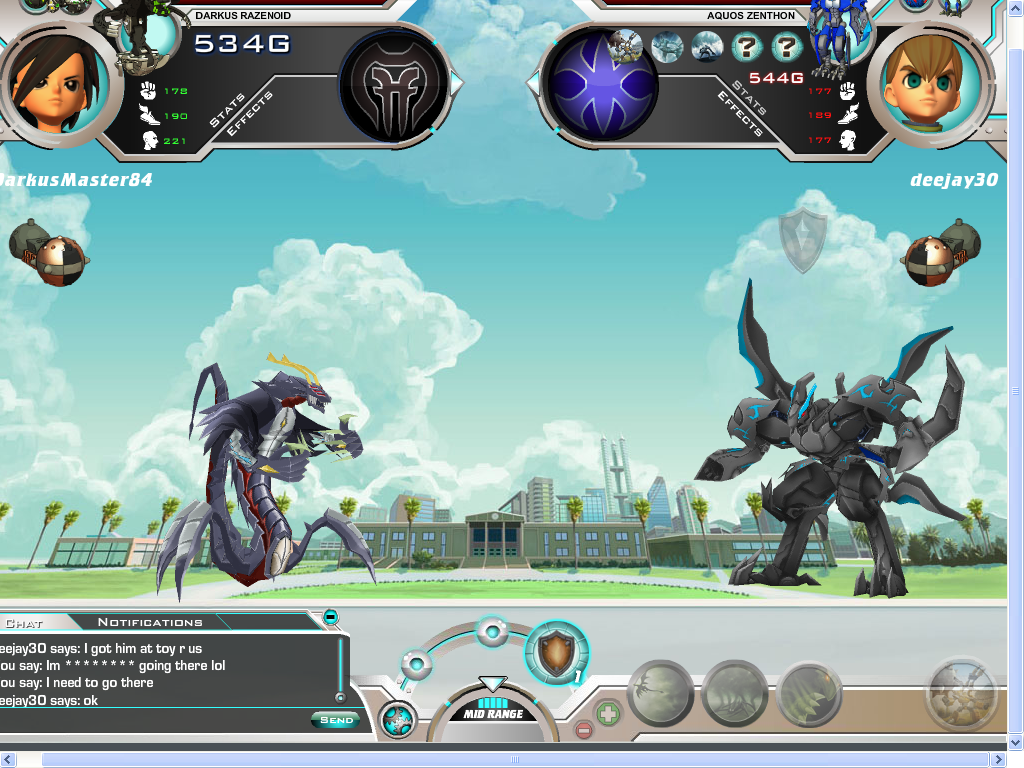Click the red minus button
The image size is (1024, 768).
(x=584, y=730)
